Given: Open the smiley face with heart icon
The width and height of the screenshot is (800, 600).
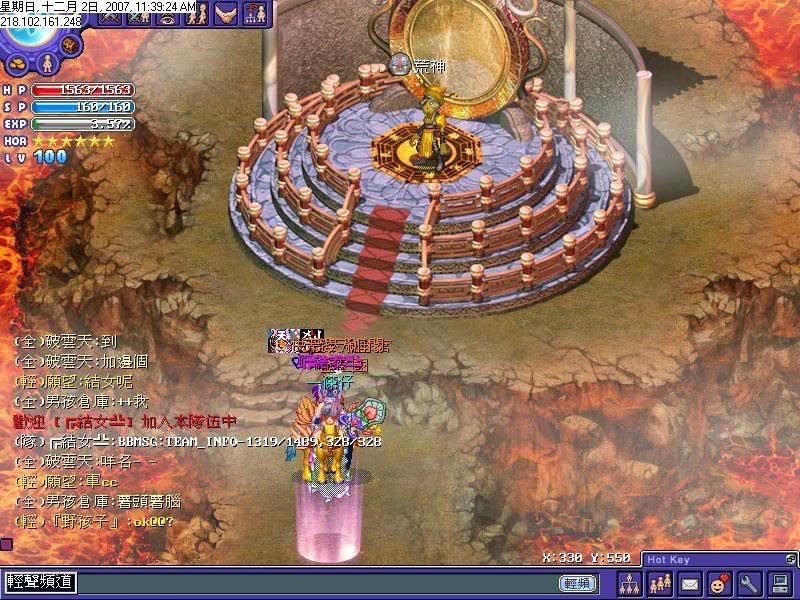Looking at the screenshot, I should click(718, 582).
